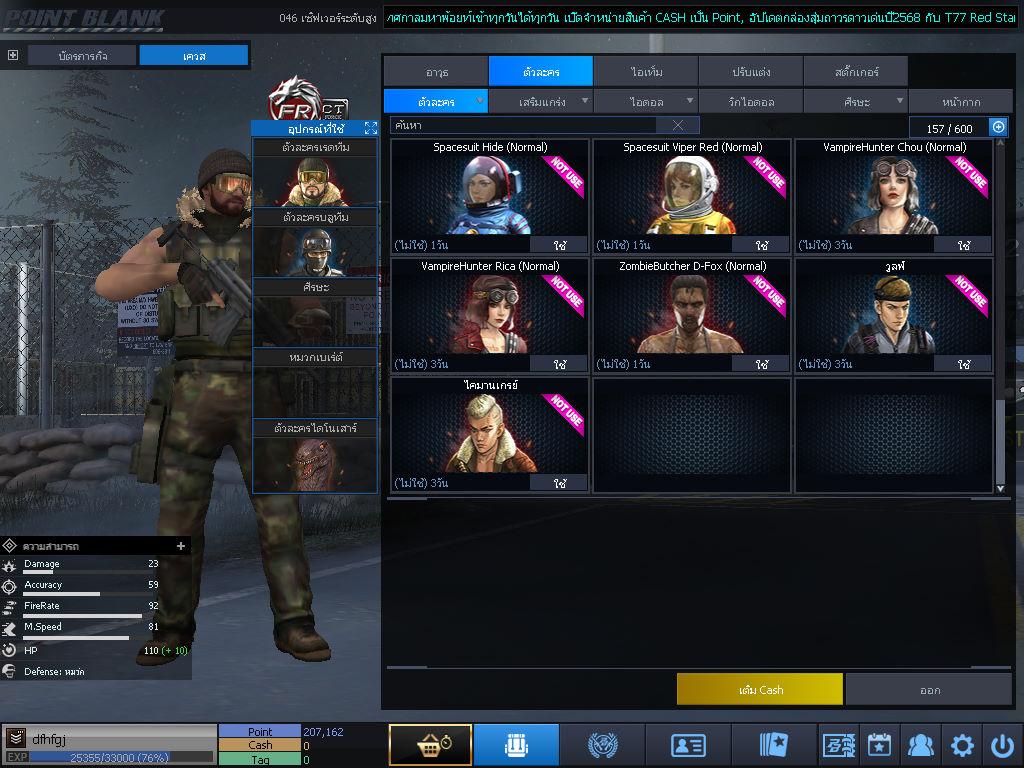Switch to the อาวุธ weapons tab
This screenshot has height=768, width=1024.
point(436,72)
